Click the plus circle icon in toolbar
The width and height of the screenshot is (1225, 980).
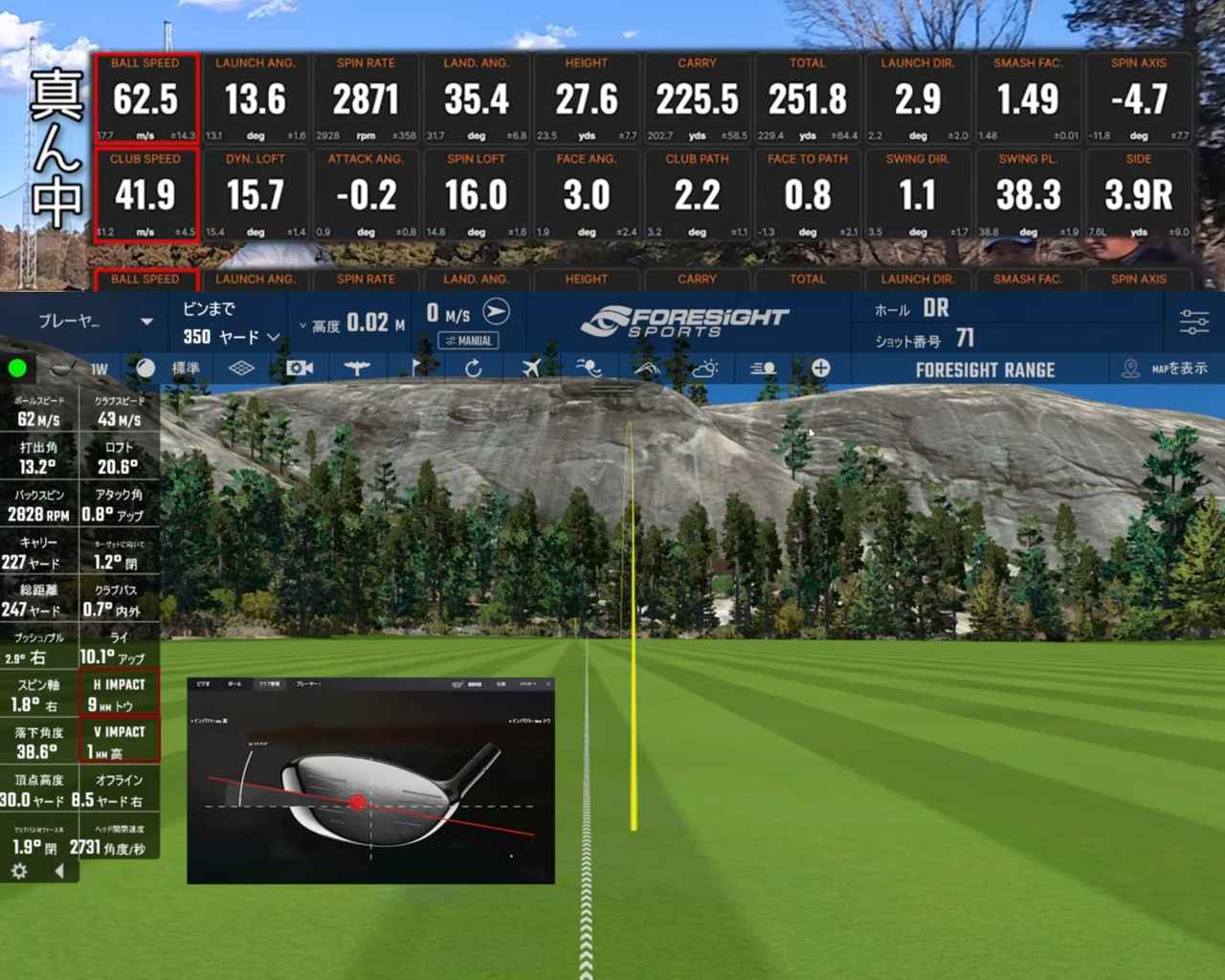click(820, 368)
